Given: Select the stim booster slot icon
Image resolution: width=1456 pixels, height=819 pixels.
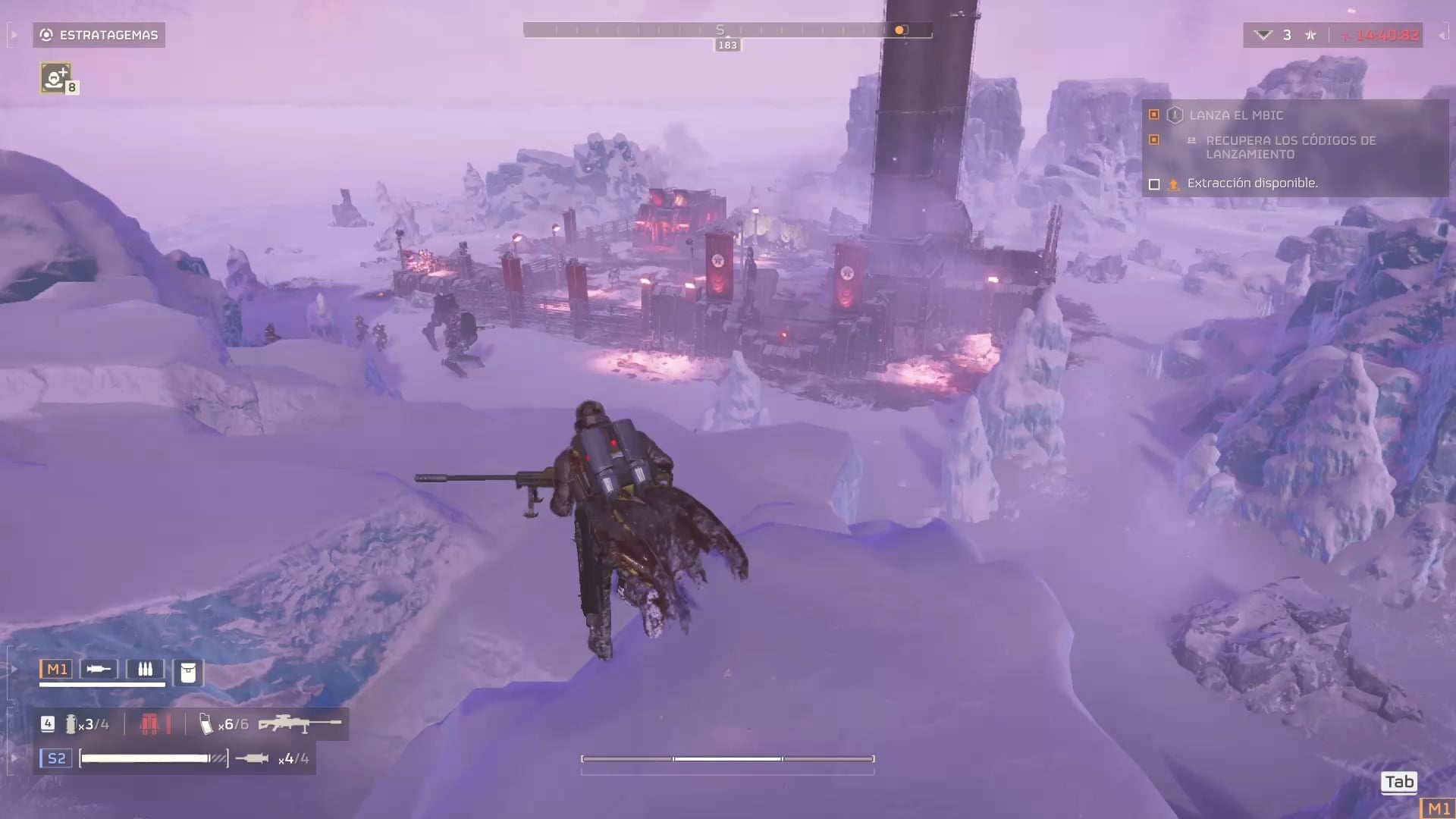Looking at the screenshot, I should (x=99, y=669).
